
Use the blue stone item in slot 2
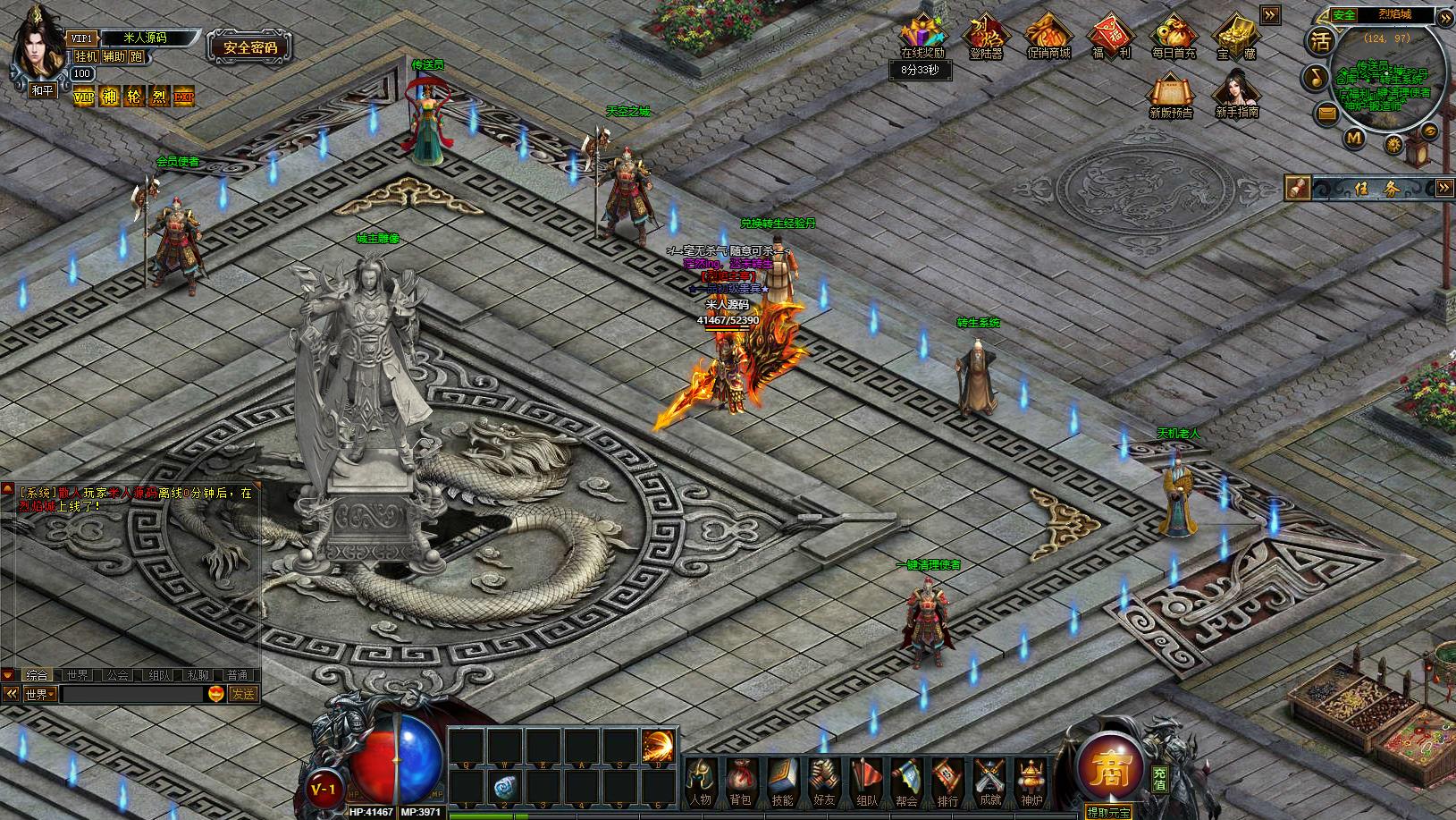coord(504,787)
